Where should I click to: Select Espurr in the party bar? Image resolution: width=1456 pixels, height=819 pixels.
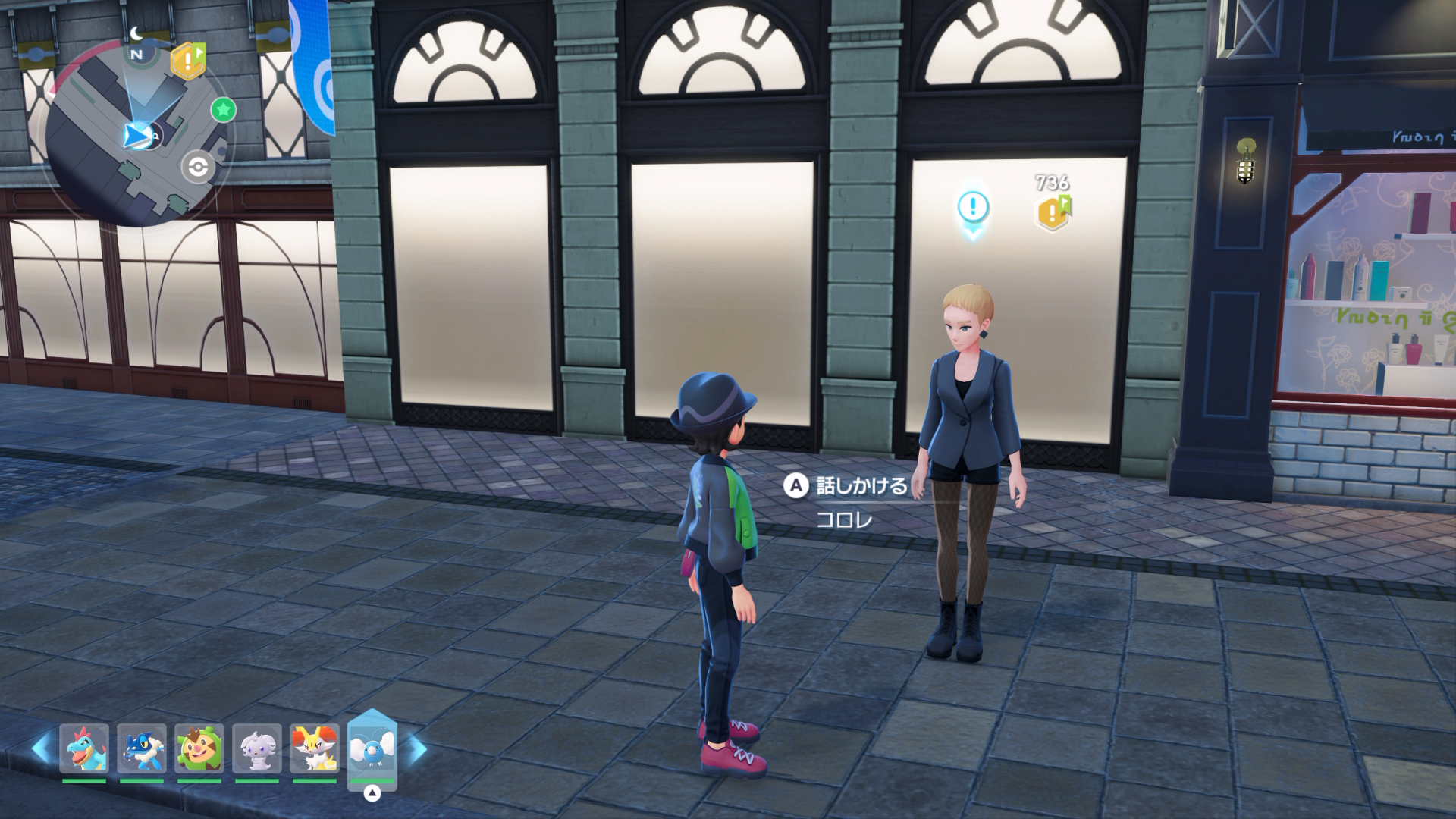[x=257, y=748]
